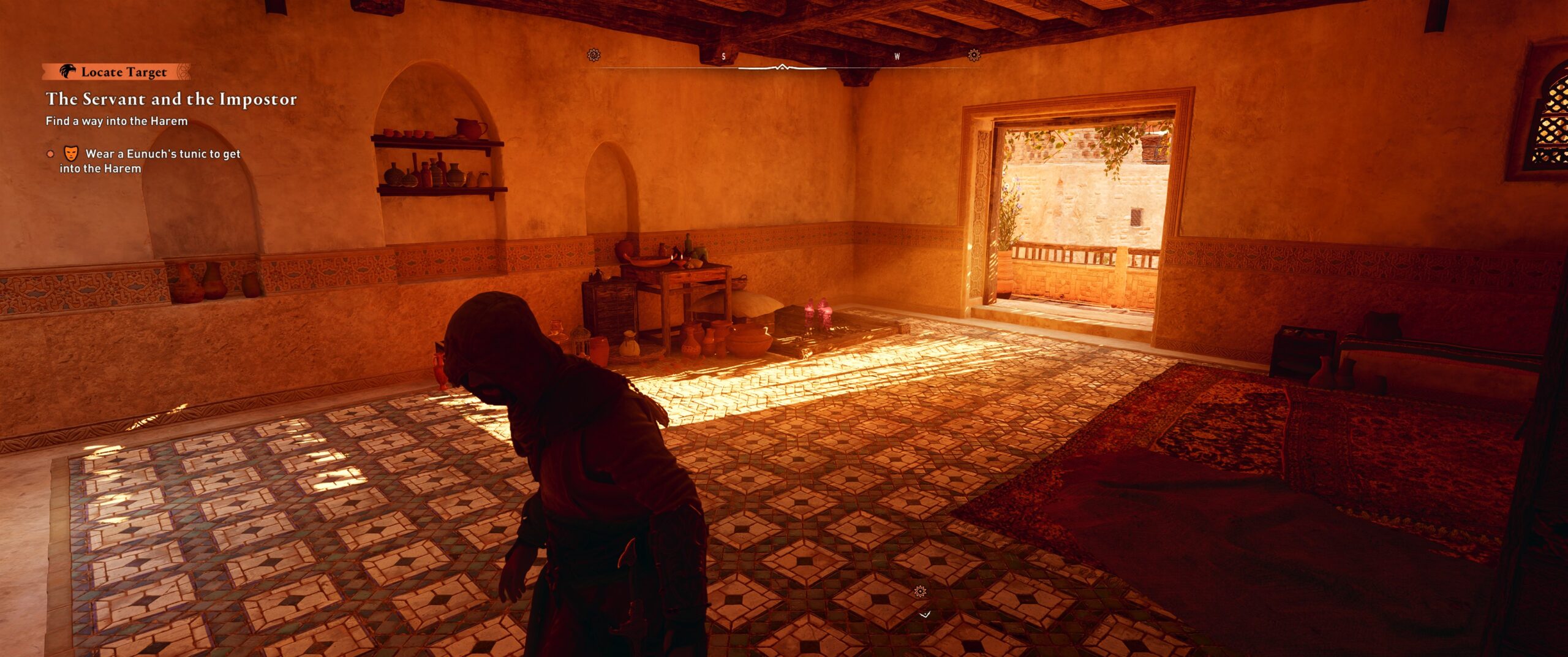This screenshot has height=657, width=1568.
Task: Click the star waypoint marker above the chevron
Action: [x=919, y=591]
